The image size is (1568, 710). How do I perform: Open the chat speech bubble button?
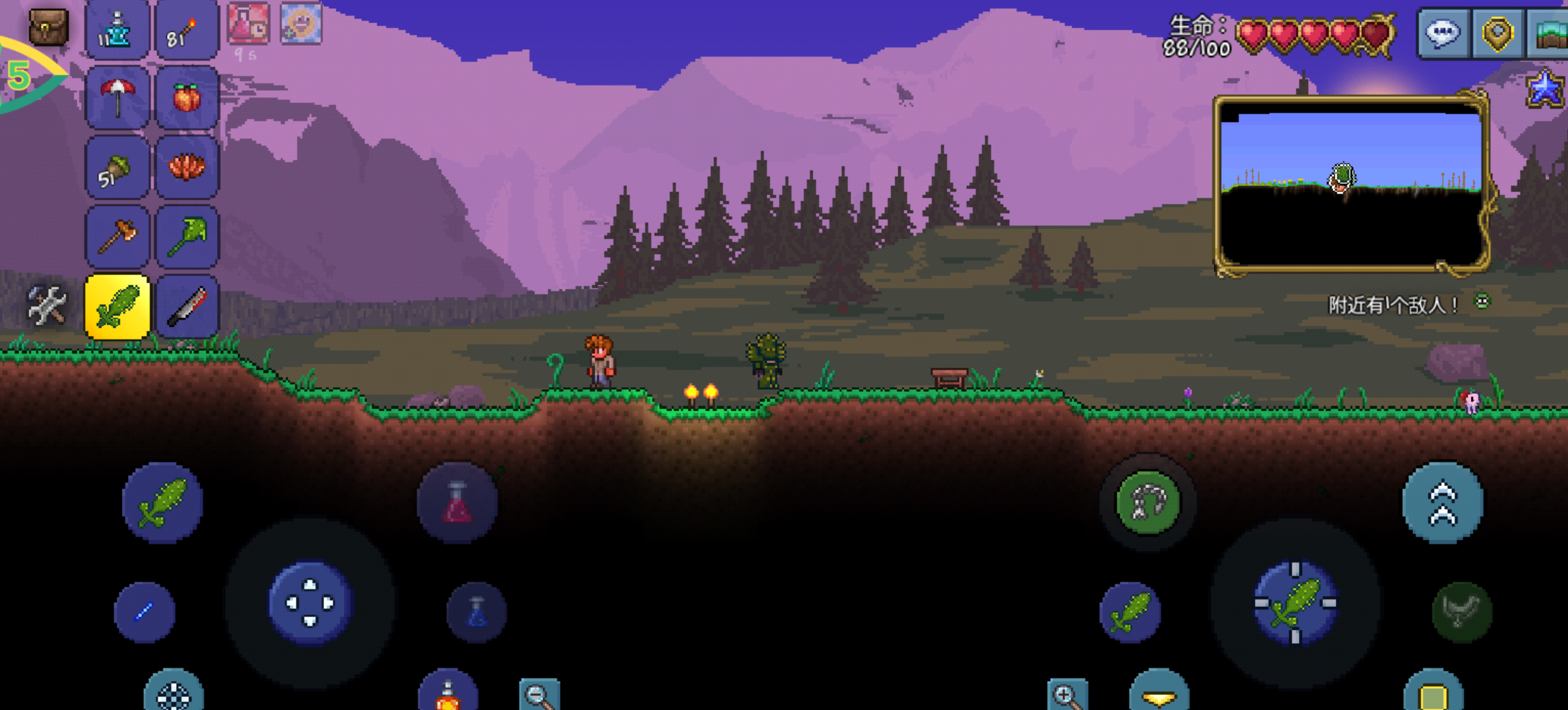(1442, 32)
